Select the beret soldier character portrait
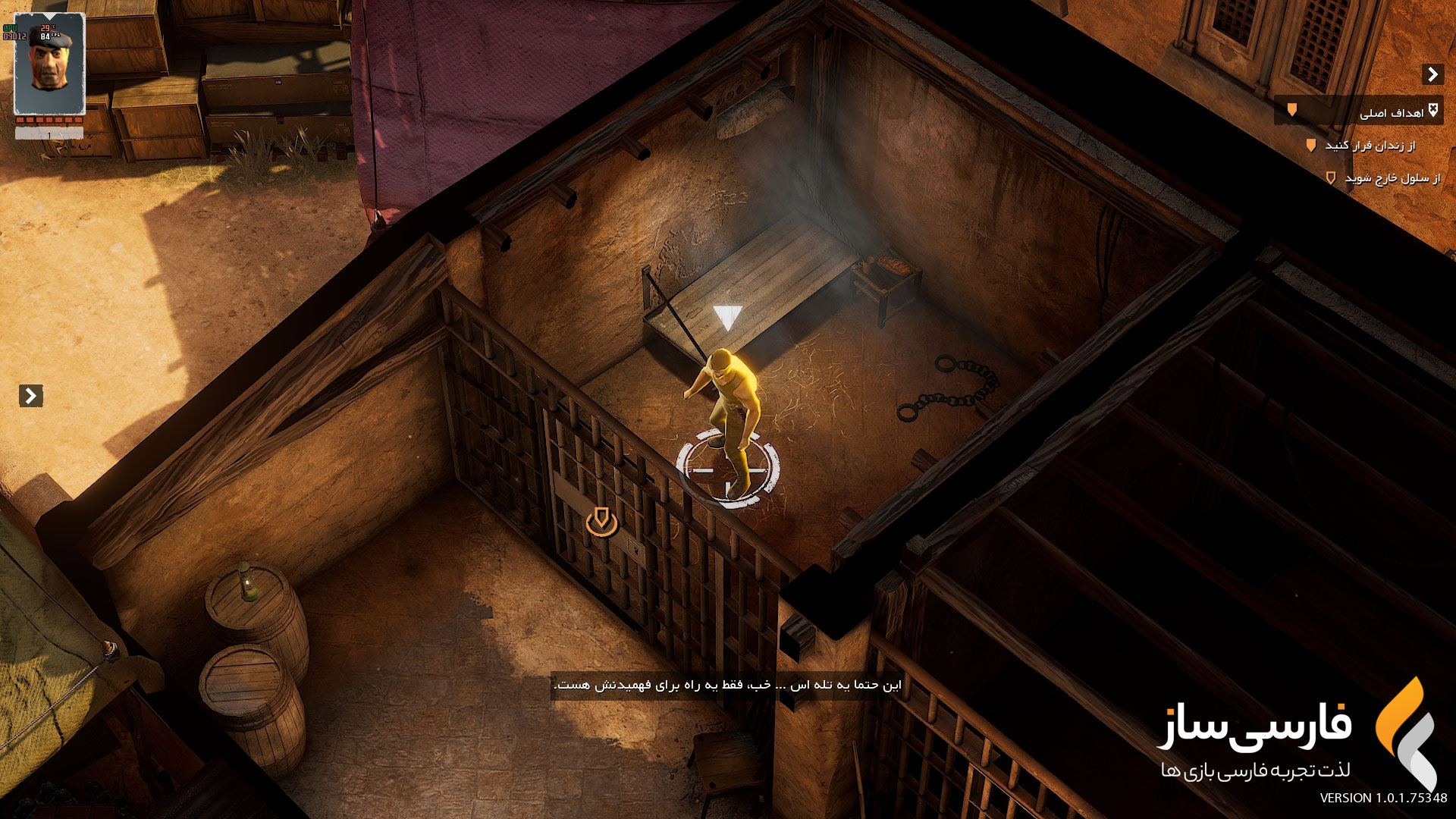The height and width of the screenshot is (819, 1456). (50, 64)
